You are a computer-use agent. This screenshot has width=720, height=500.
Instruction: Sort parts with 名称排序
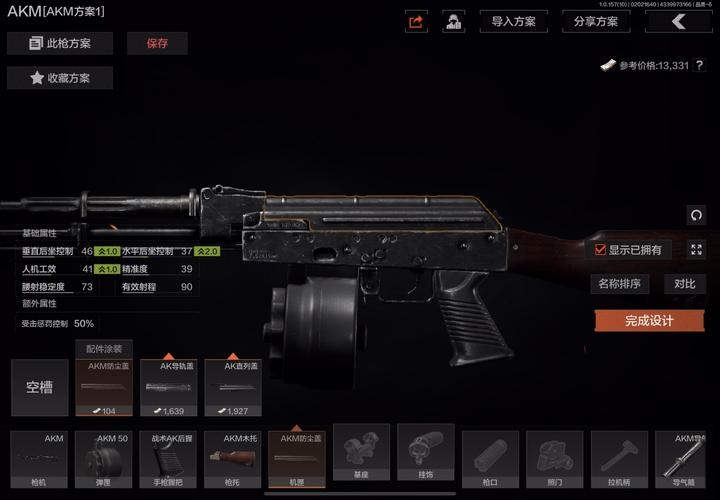click(619, 284)
